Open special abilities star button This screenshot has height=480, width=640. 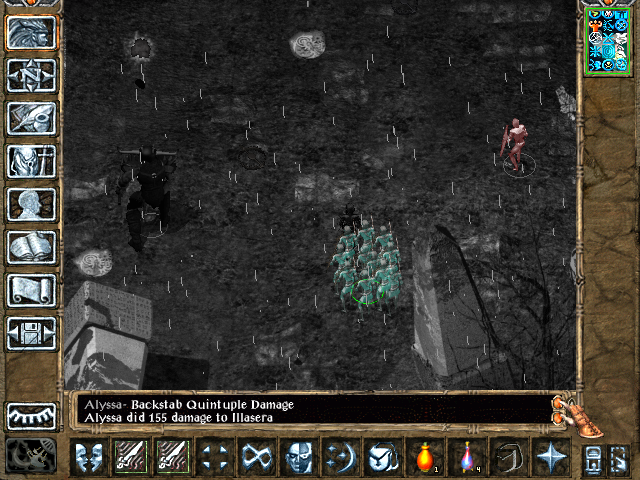tap(550, 458)
